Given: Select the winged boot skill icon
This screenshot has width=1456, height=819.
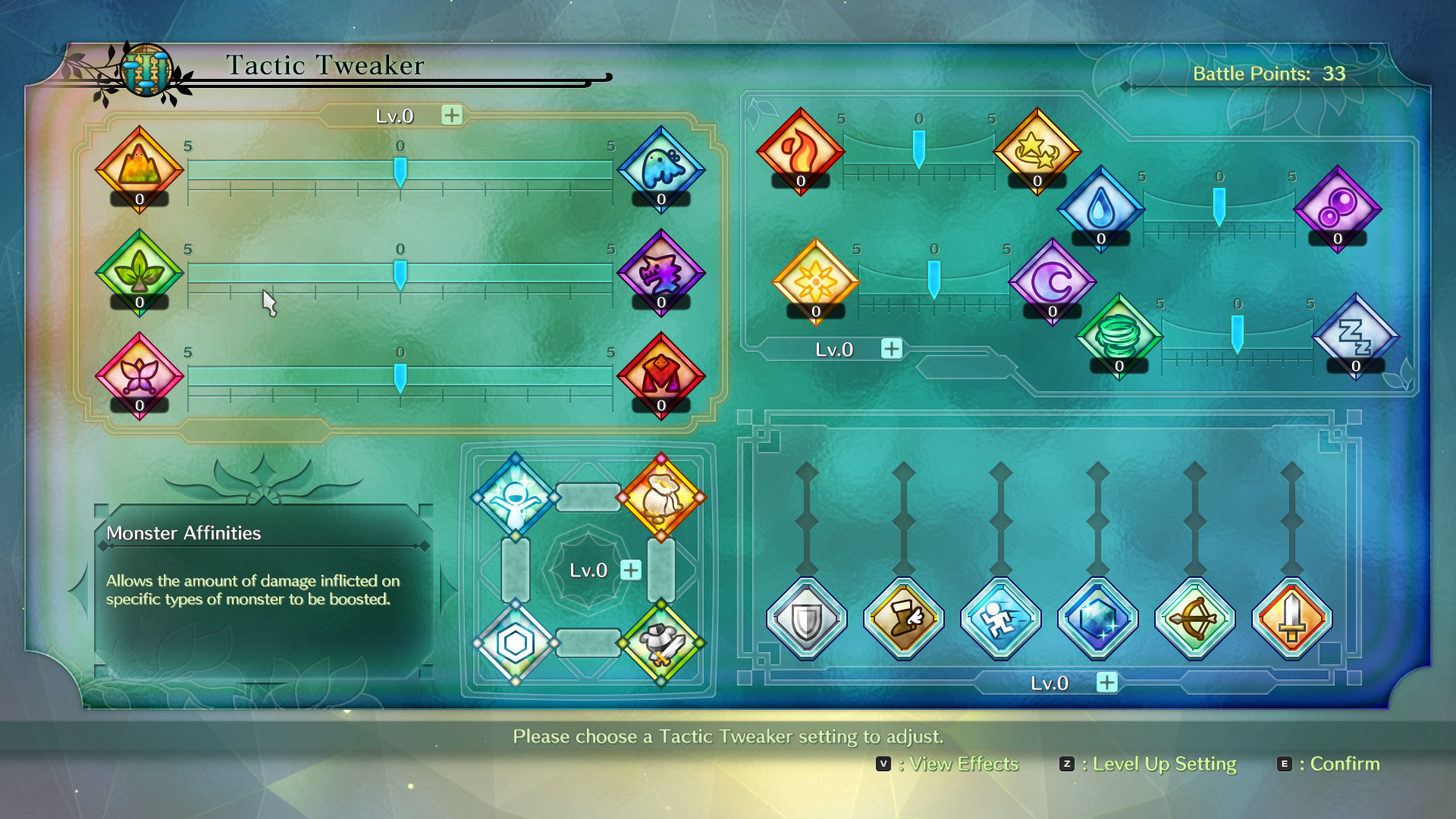Looking at the screenshot, I should pos(904,619).
